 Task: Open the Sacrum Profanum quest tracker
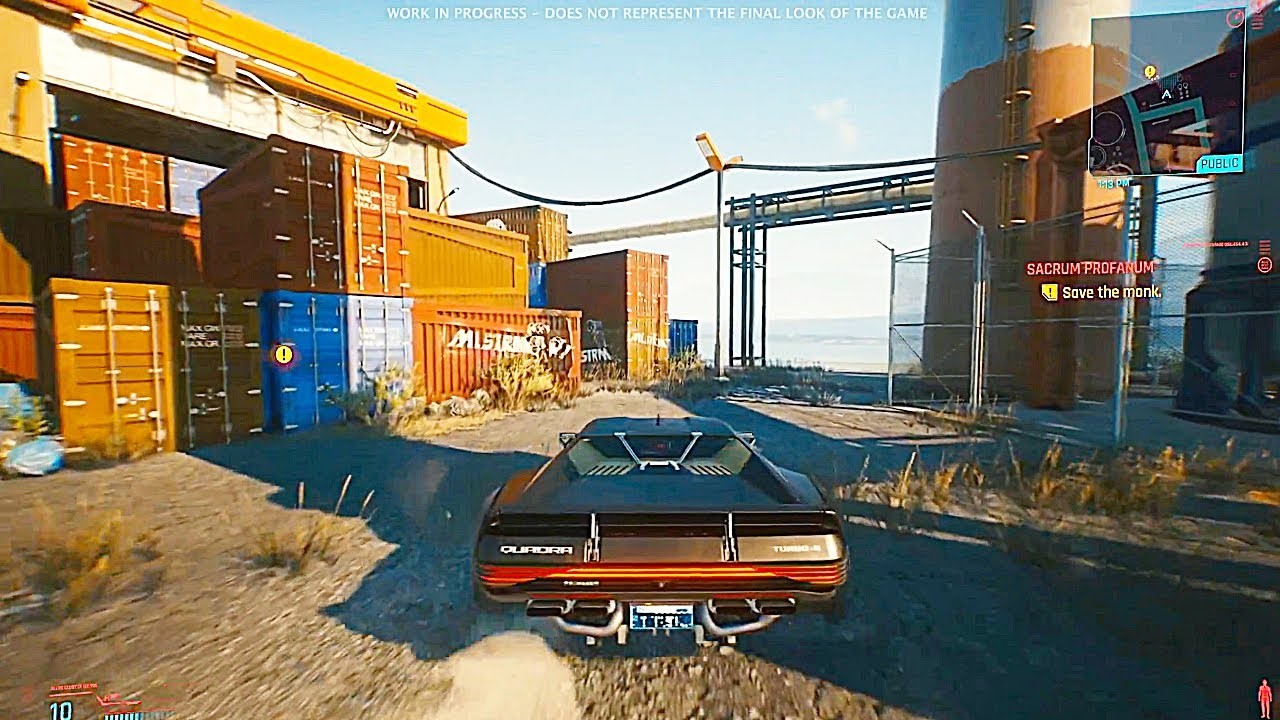pyautogui.click(x=1090, y=268)
